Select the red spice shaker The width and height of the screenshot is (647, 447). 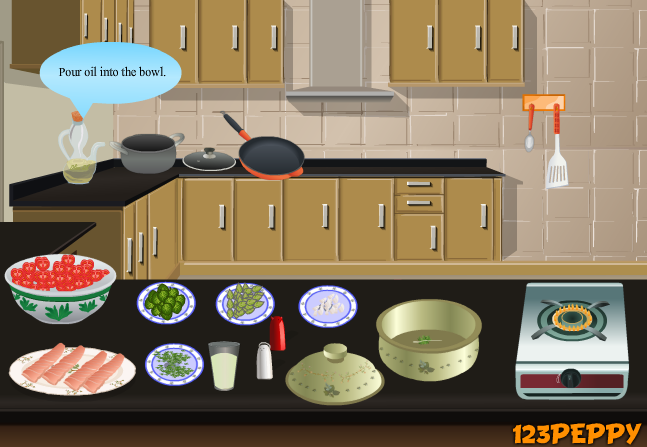(277, 333)
